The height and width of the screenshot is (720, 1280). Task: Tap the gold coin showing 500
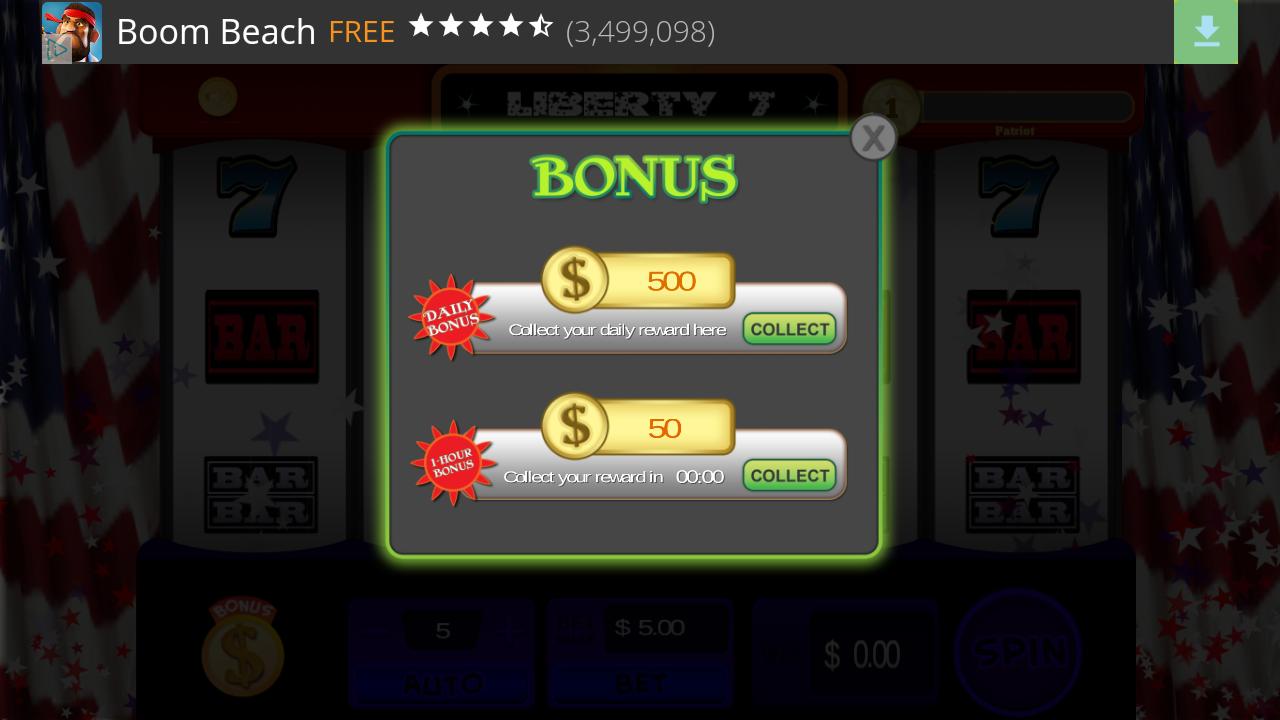point(575,280)
